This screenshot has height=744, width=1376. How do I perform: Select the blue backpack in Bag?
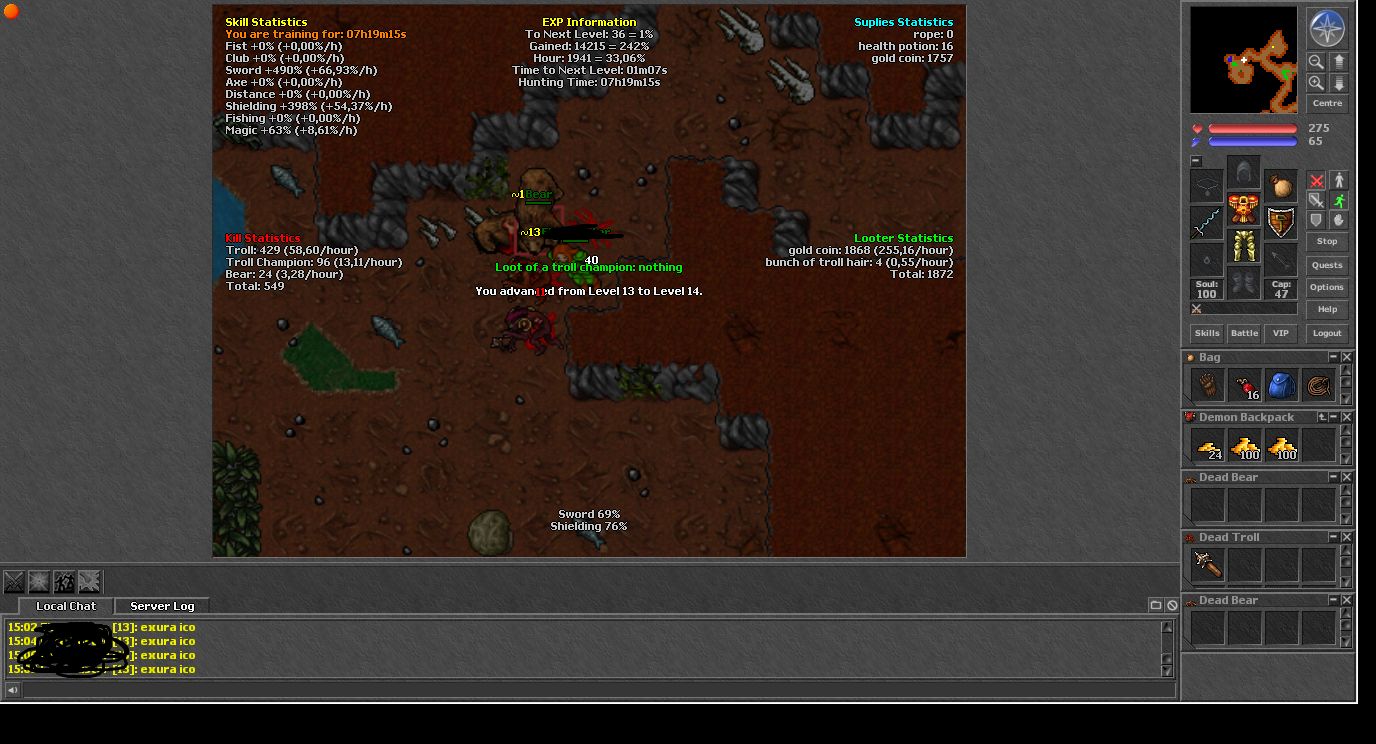[x=1281, y=386]
